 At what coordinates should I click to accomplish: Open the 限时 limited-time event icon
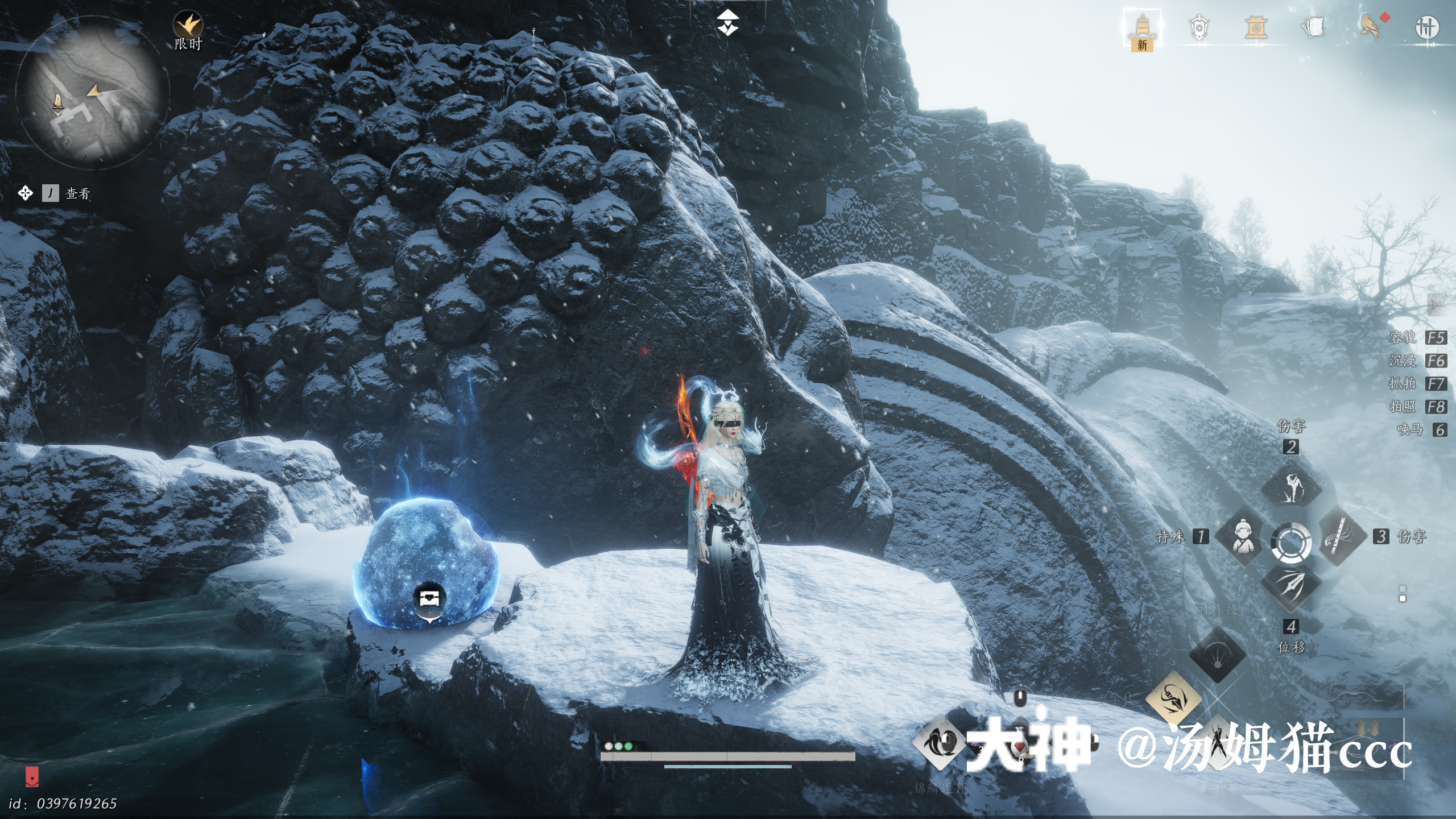point(188,26)
